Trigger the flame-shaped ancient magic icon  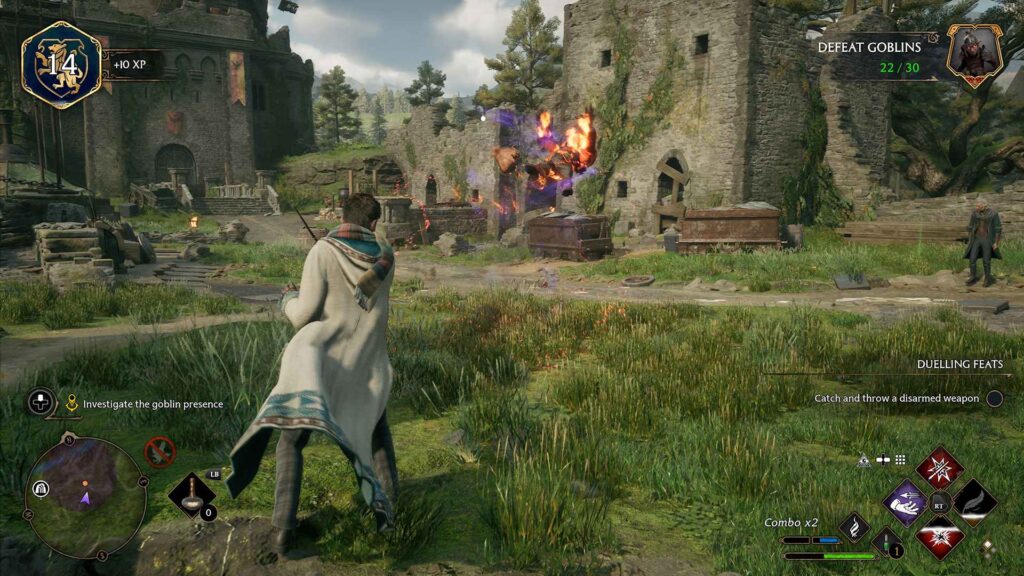tap(854, 526)
